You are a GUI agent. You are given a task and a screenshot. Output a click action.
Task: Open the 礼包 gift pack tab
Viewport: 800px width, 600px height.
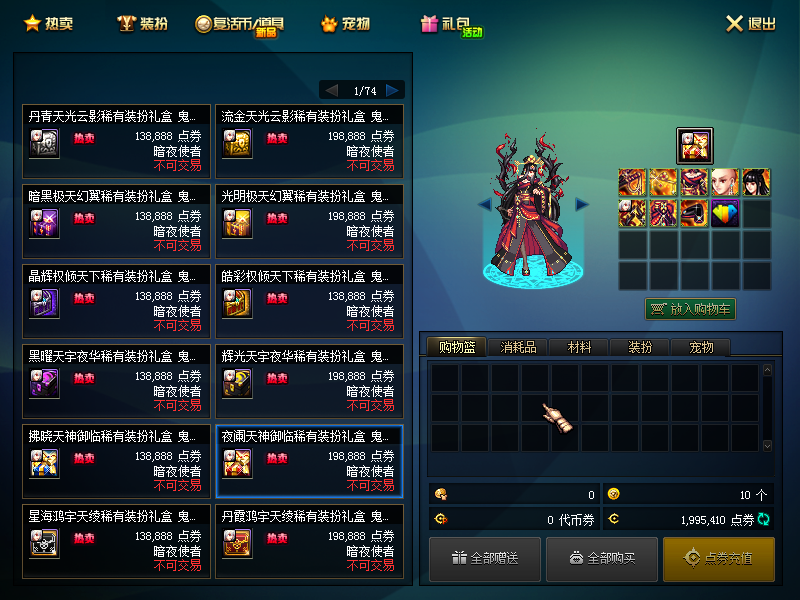coord(451,24)
